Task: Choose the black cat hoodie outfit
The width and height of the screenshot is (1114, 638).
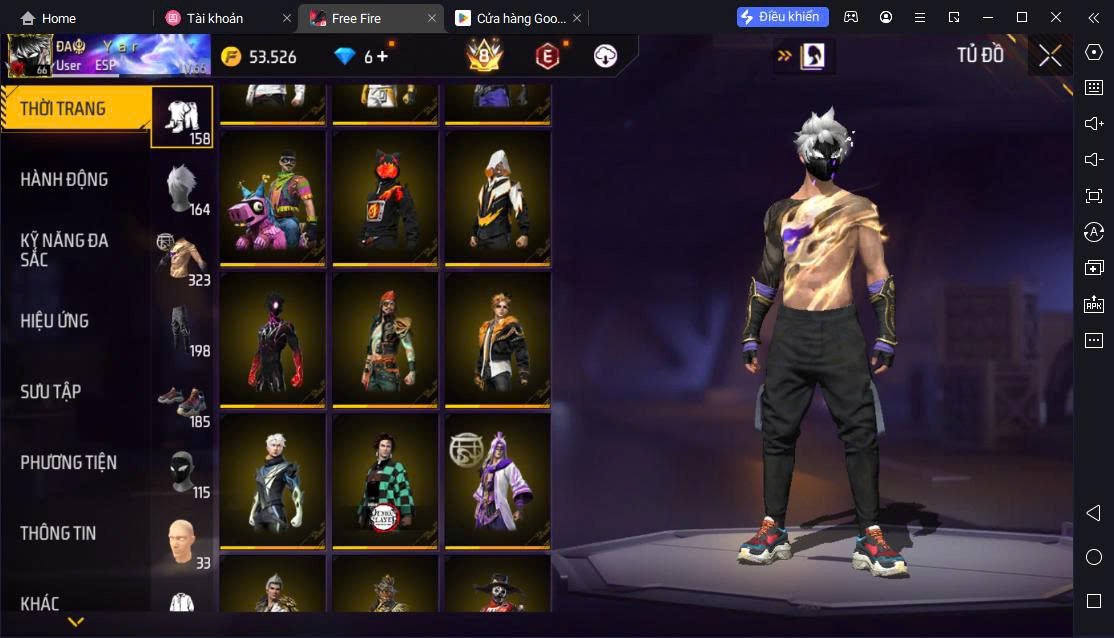Action: [x=385, y=198]
